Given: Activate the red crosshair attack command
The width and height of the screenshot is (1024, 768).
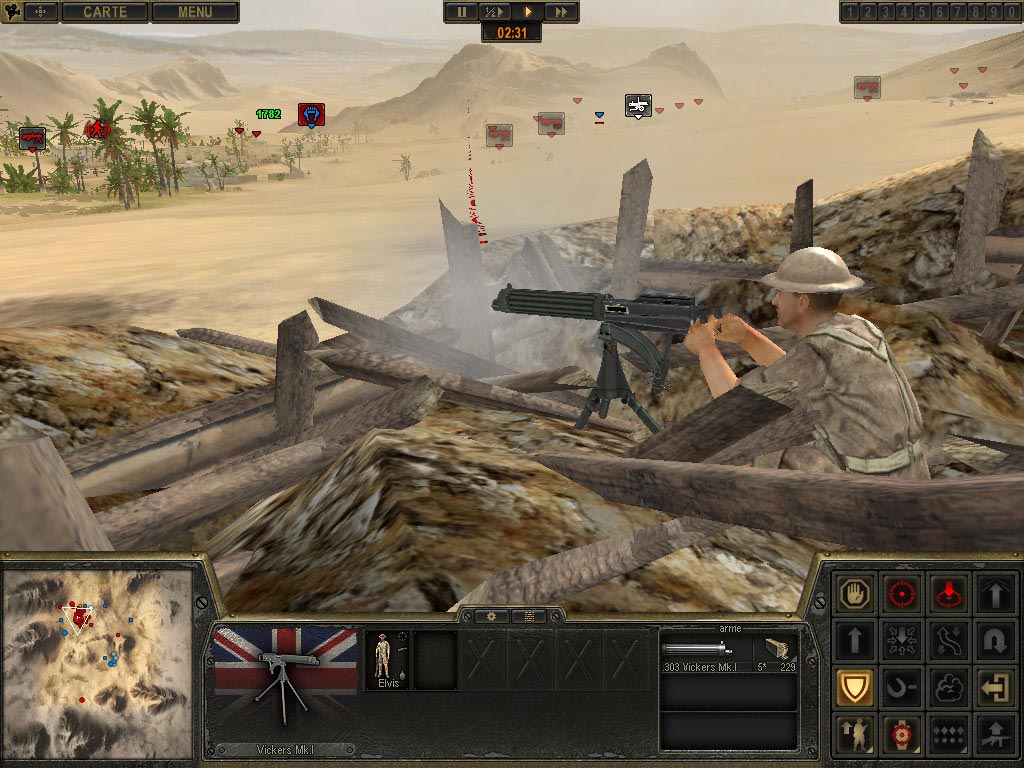Looking at the screenshot, I should (x=903, y=594).
